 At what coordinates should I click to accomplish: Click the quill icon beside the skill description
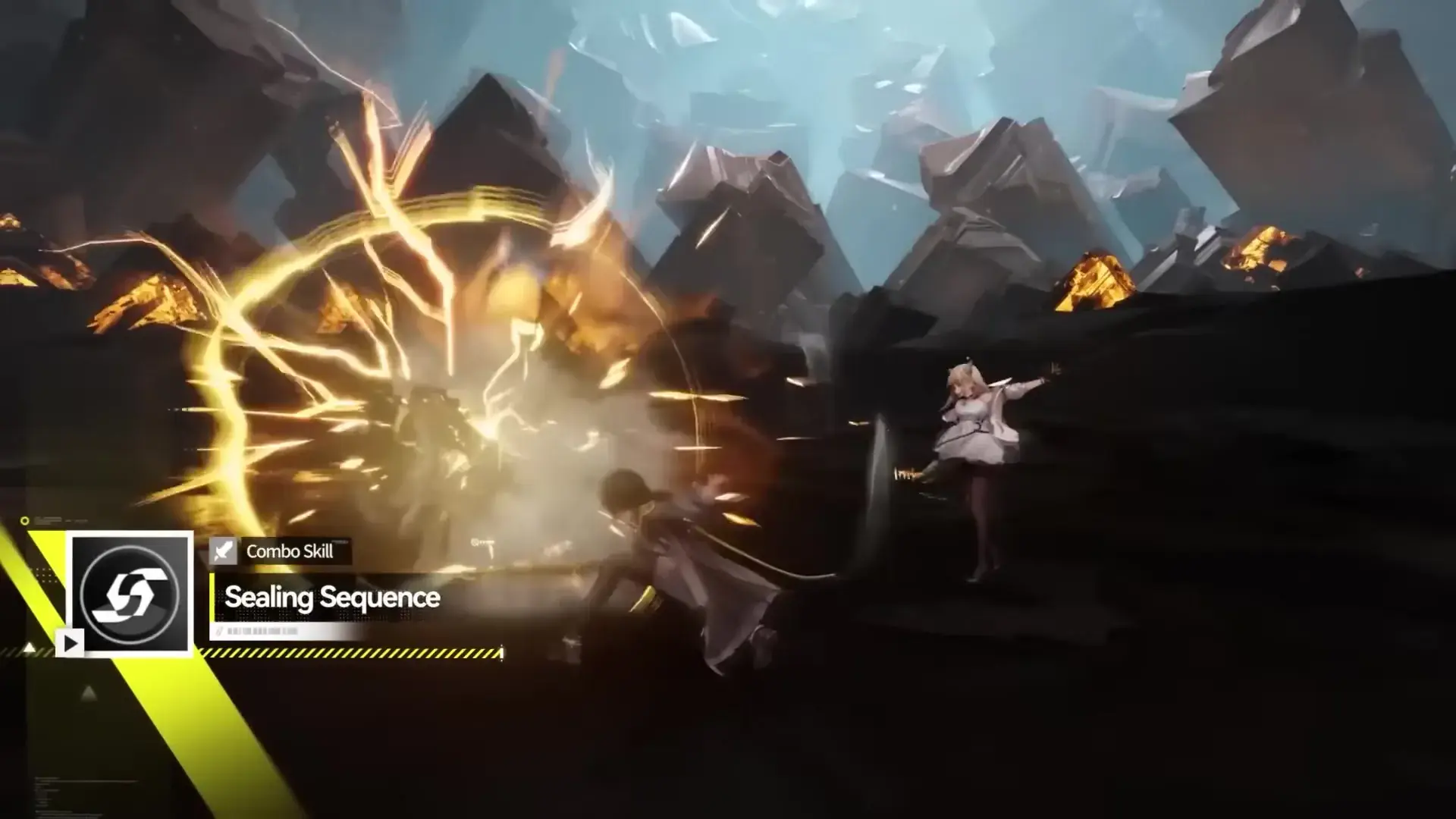coord(219,630)
